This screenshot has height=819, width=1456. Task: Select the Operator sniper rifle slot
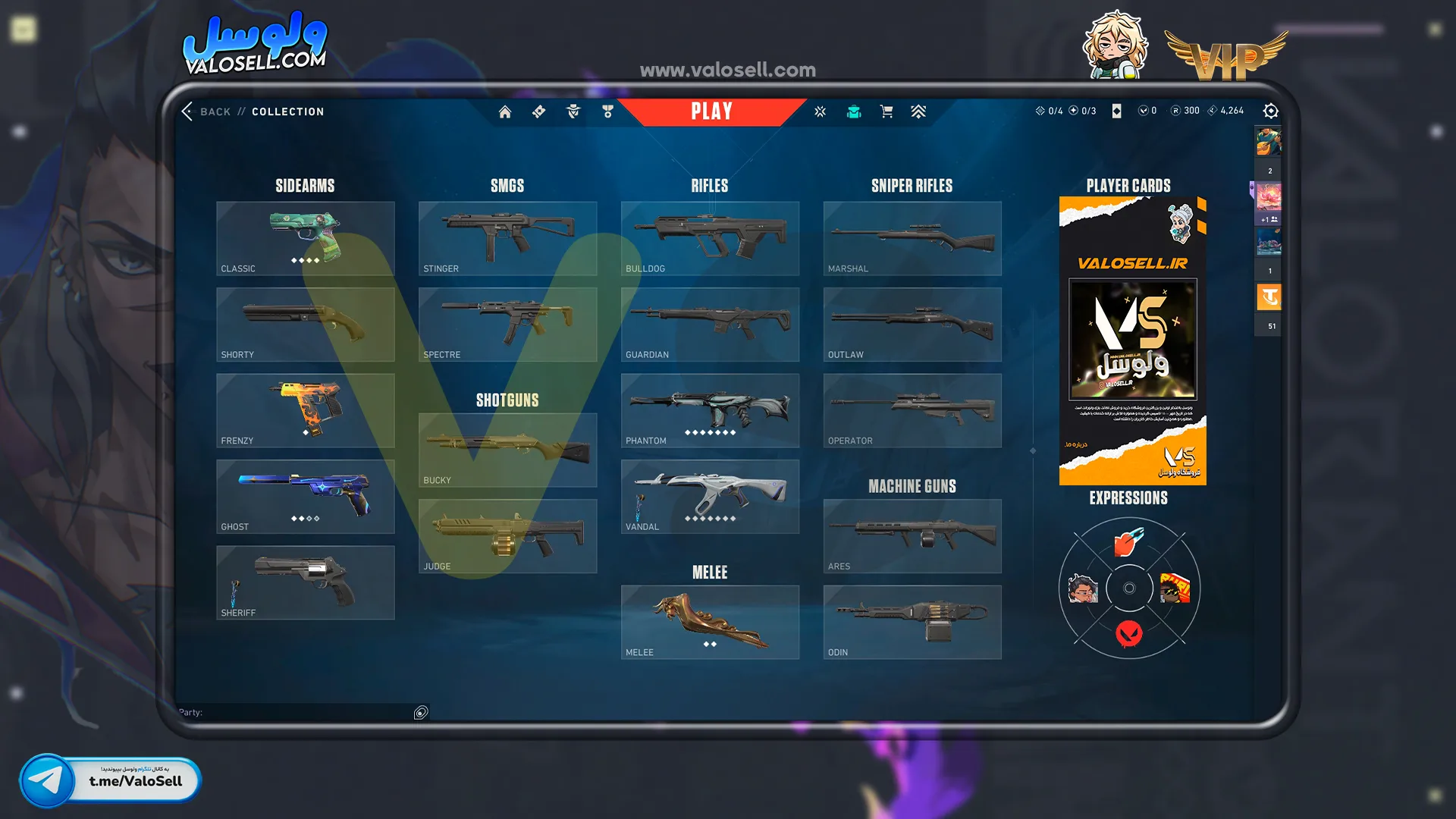pos(912,410)
